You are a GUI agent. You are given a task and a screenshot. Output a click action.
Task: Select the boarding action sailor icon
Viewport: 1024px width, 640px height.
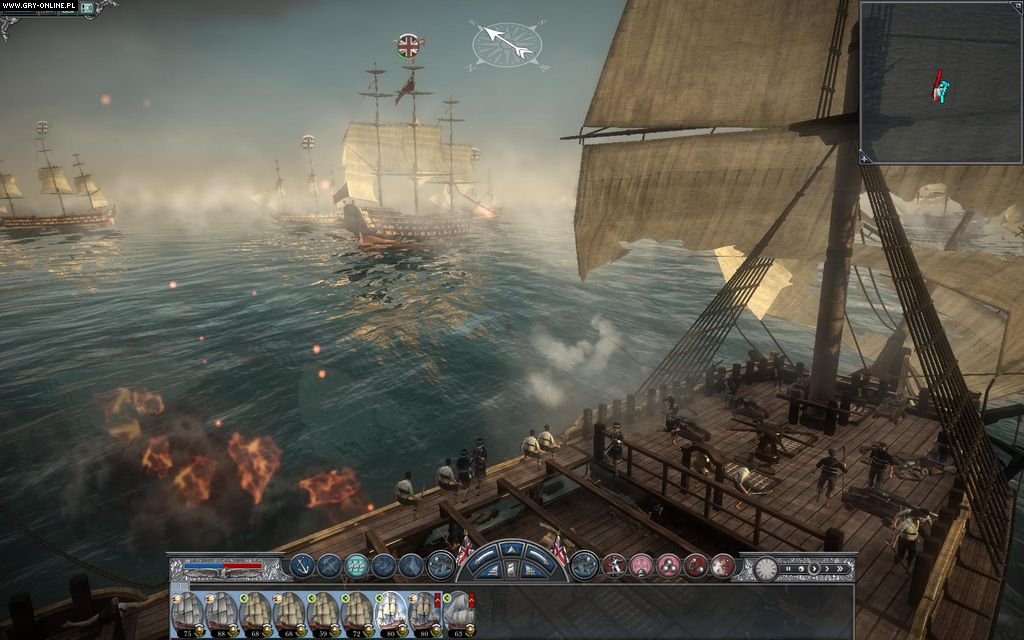[x=613, y=566]
